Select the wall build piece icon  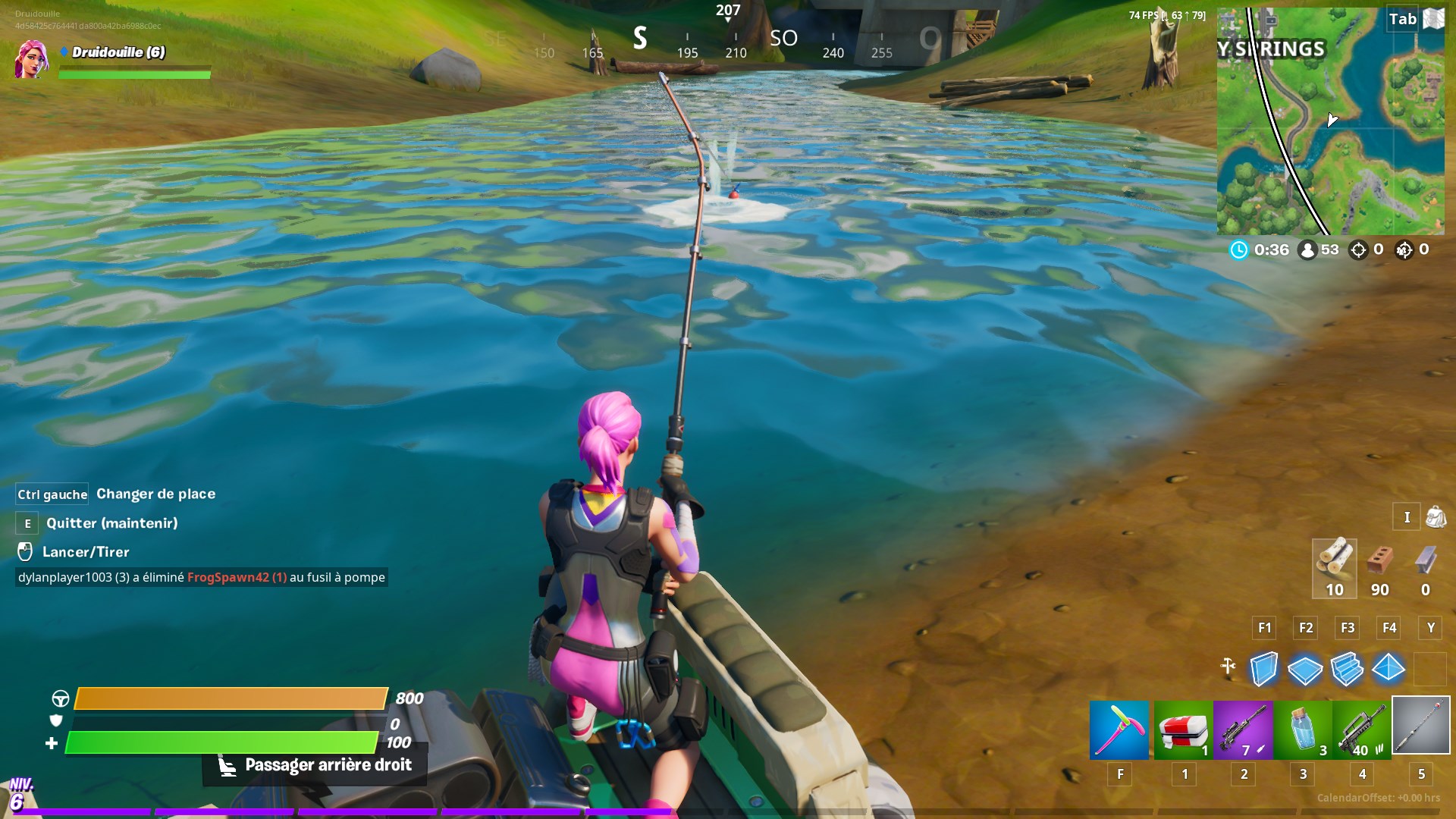(x=1265, y=670)
